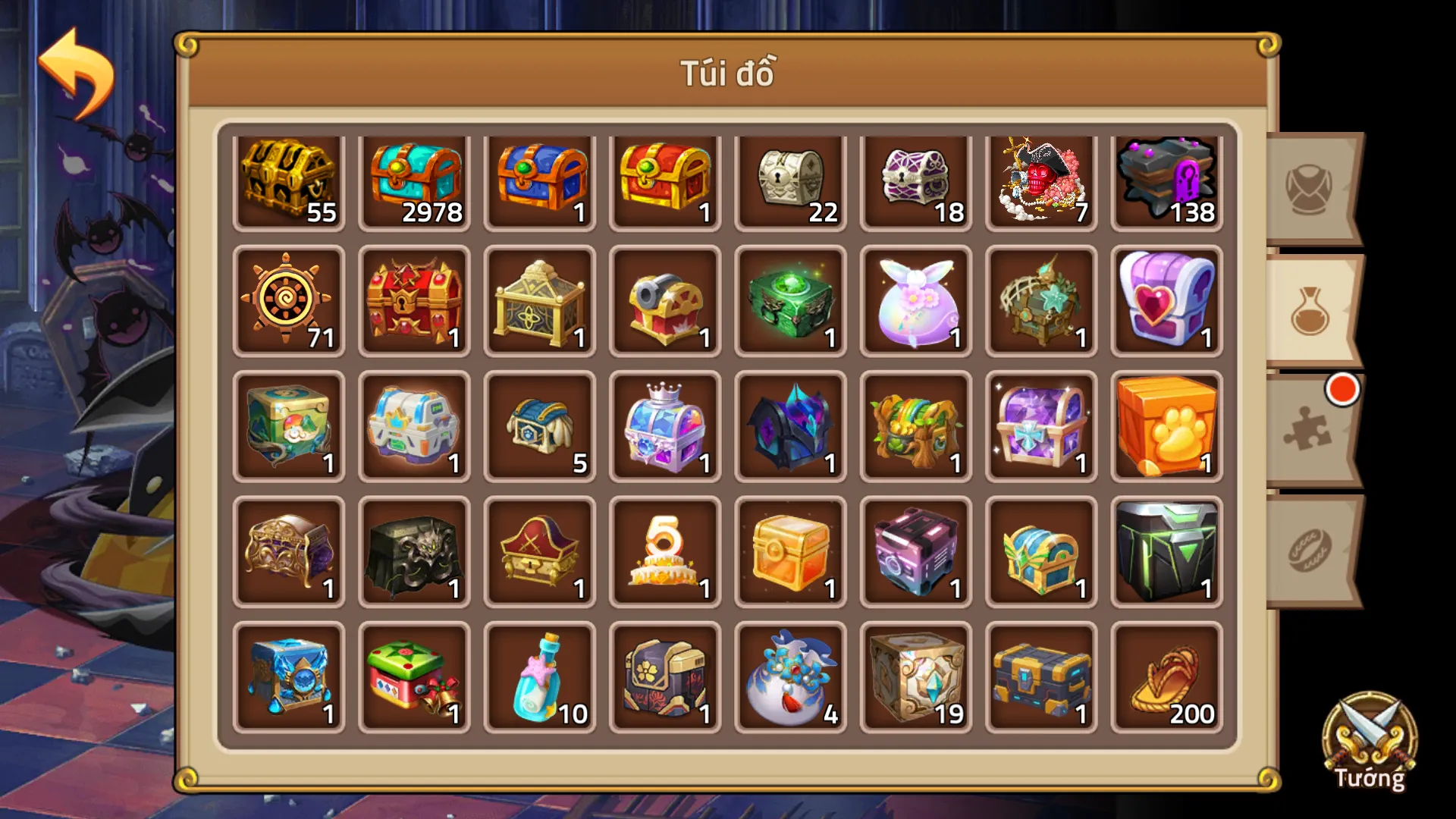Select the anvil item showing 138
This screenshot has width=1456, height=819.
click(1166, 177)
